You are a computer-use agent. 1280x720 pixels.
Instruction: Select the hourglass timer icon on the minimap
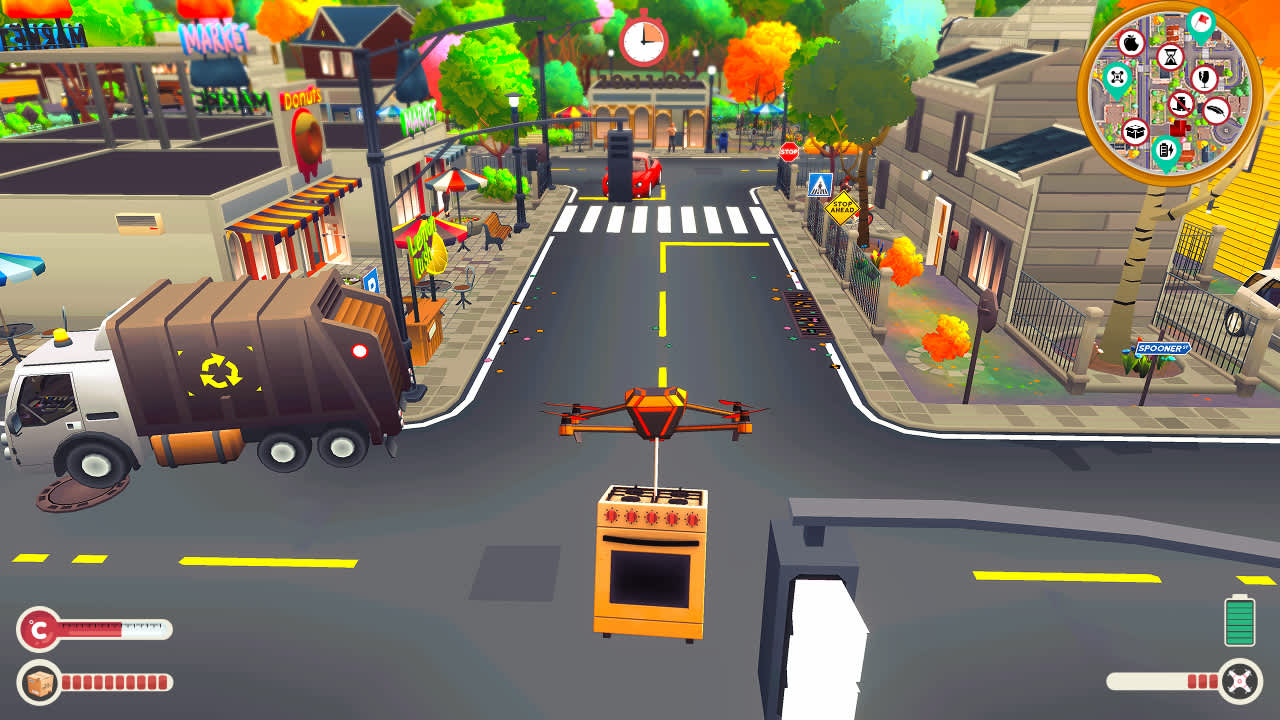[1170, 58]
